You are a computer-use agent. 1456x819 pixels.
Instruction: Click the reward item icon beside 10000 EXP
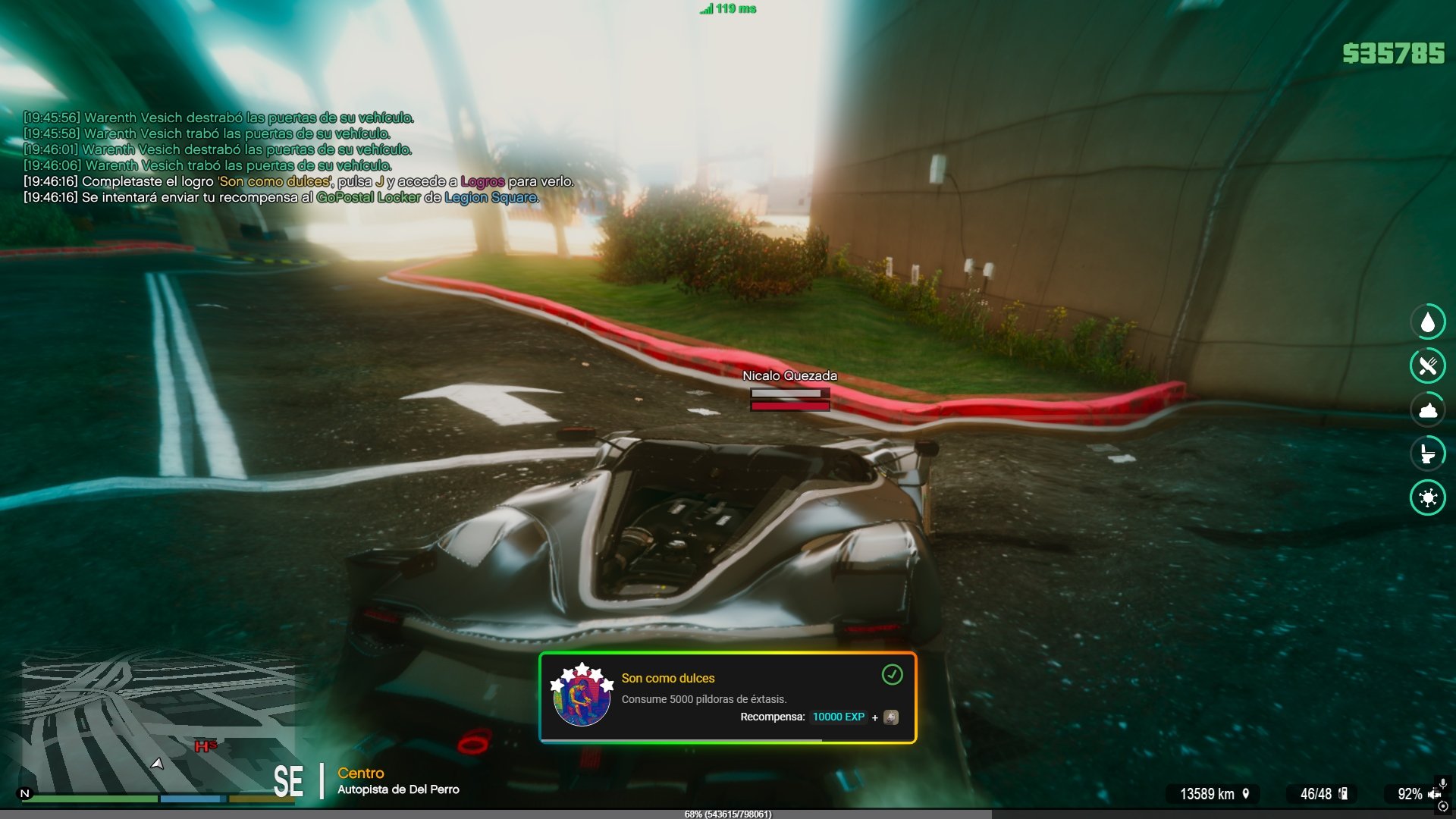[891, 717]
